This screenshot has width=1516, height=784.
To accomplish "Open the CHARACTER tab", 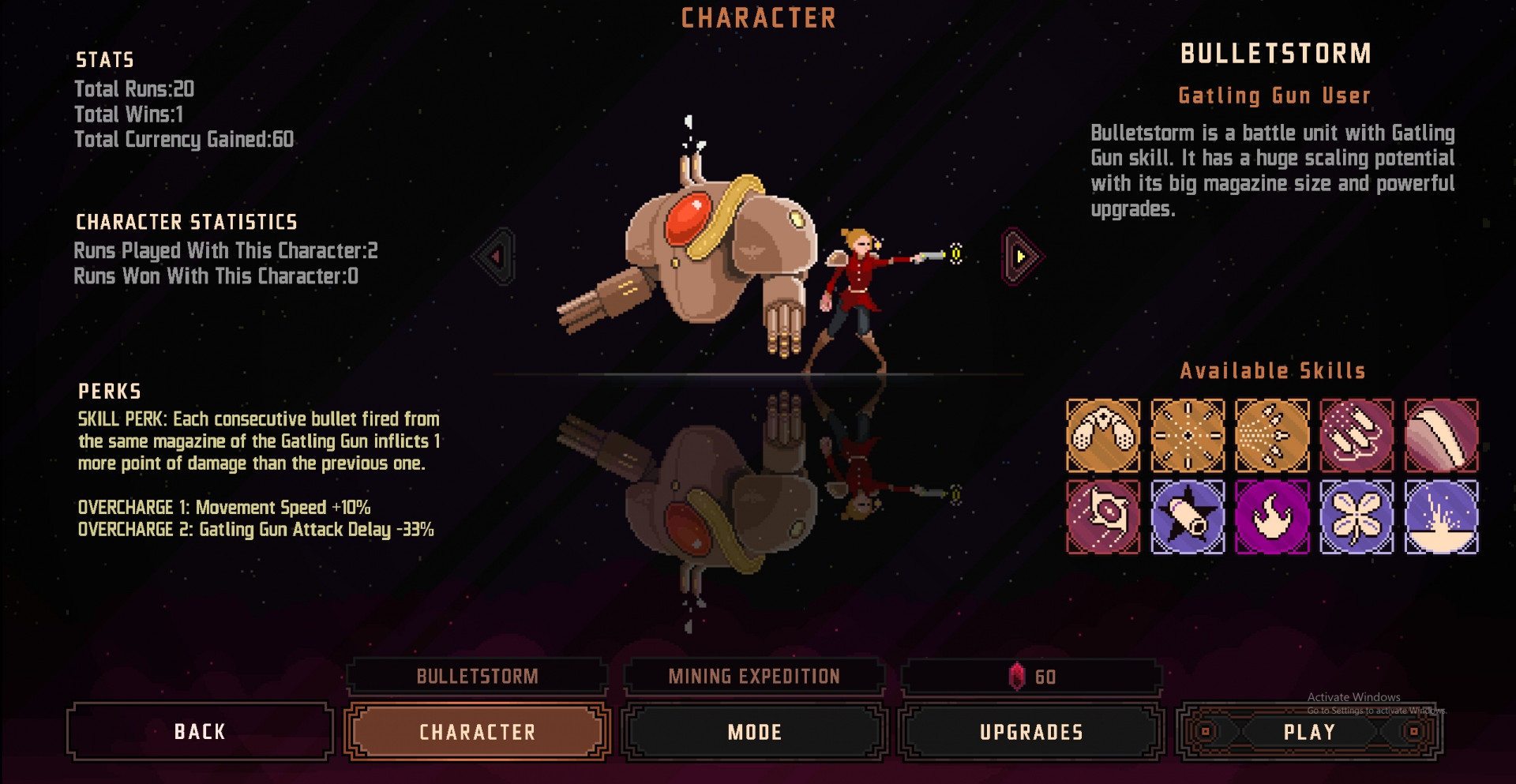I will pos(477,732).
